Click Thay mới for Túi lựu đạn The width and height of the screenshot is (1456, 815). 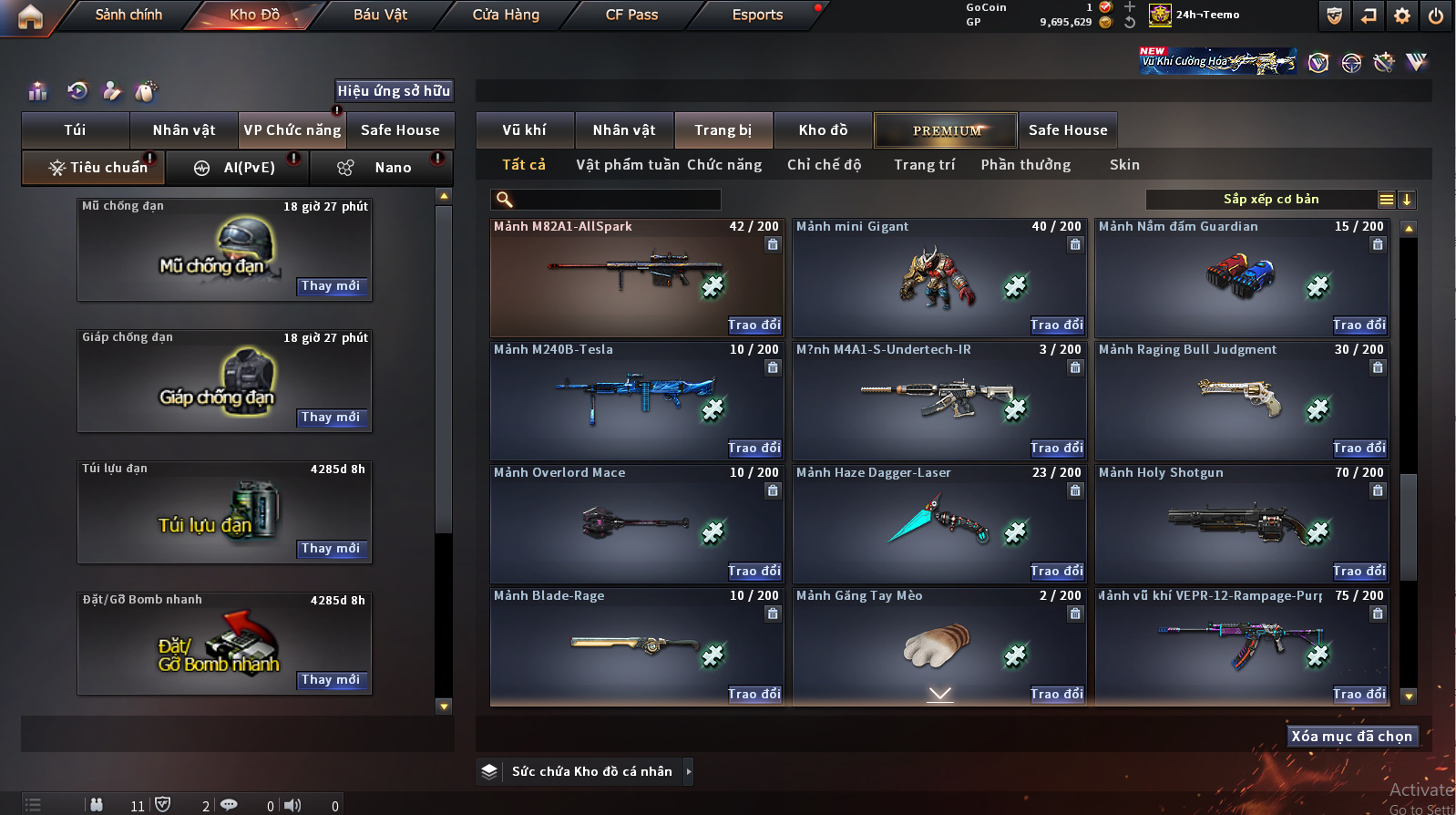point(330,549)
